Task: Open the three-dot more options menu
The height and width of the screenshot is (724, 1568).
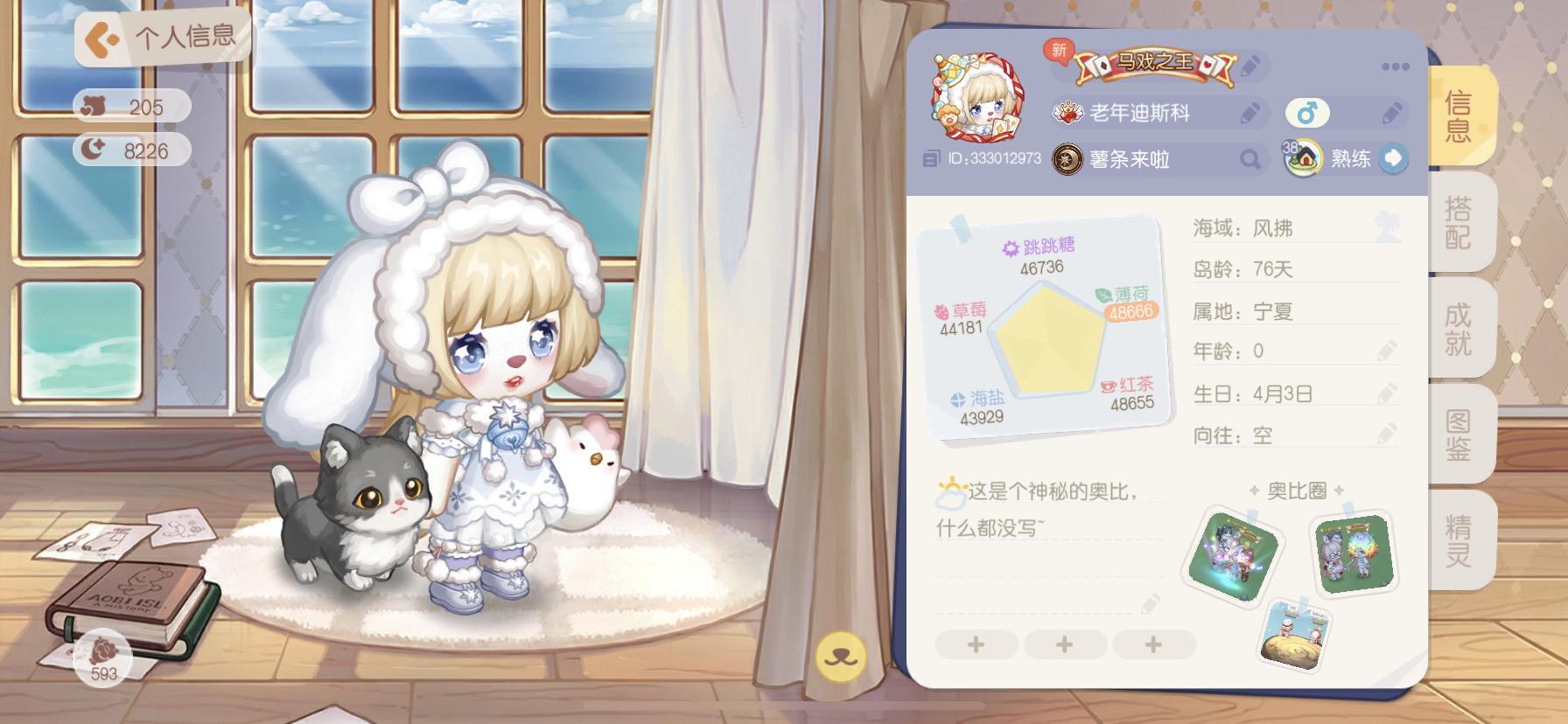Action: click(x=1392, y=66)
